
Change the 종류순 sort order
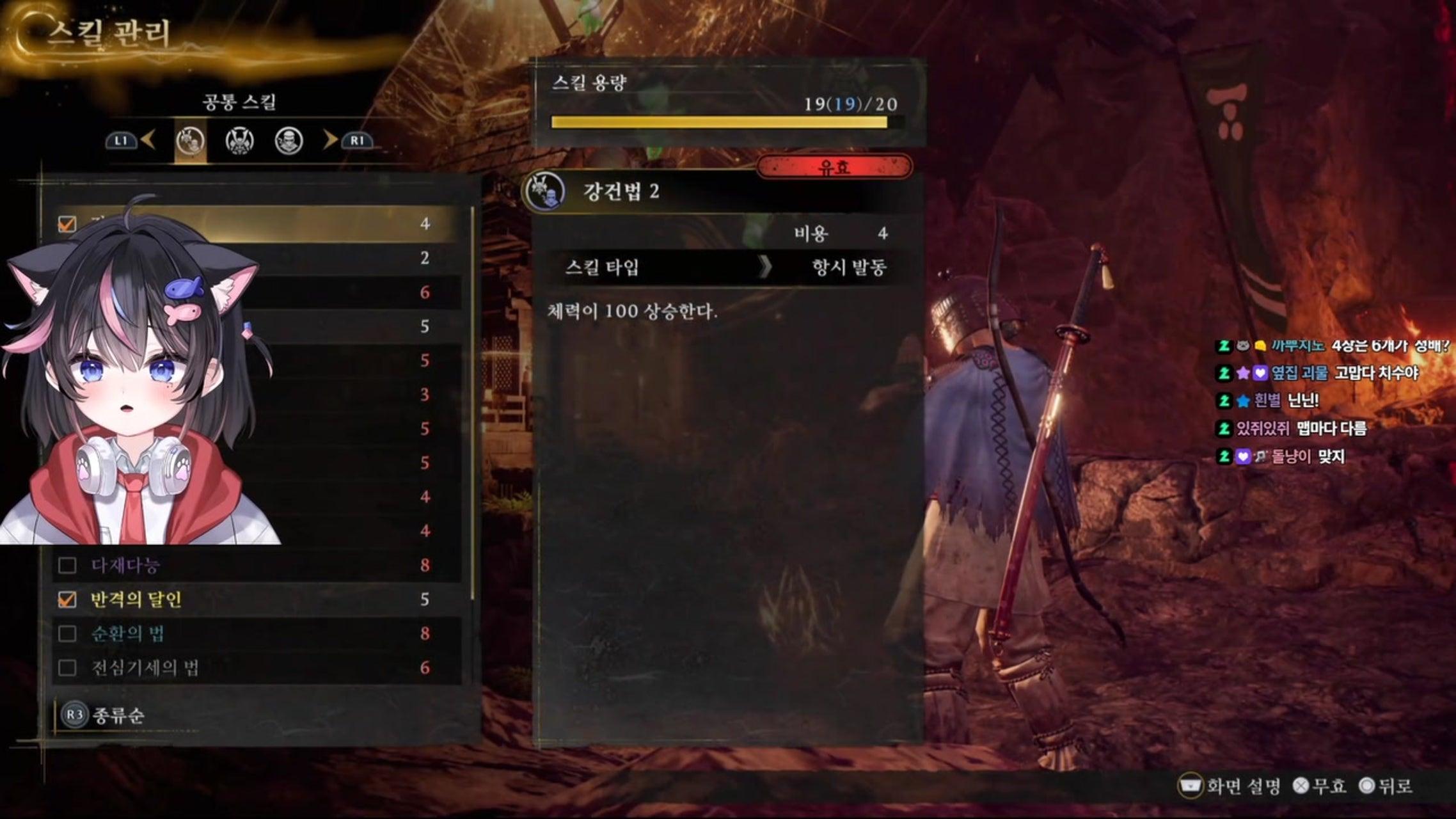[102, 715]
